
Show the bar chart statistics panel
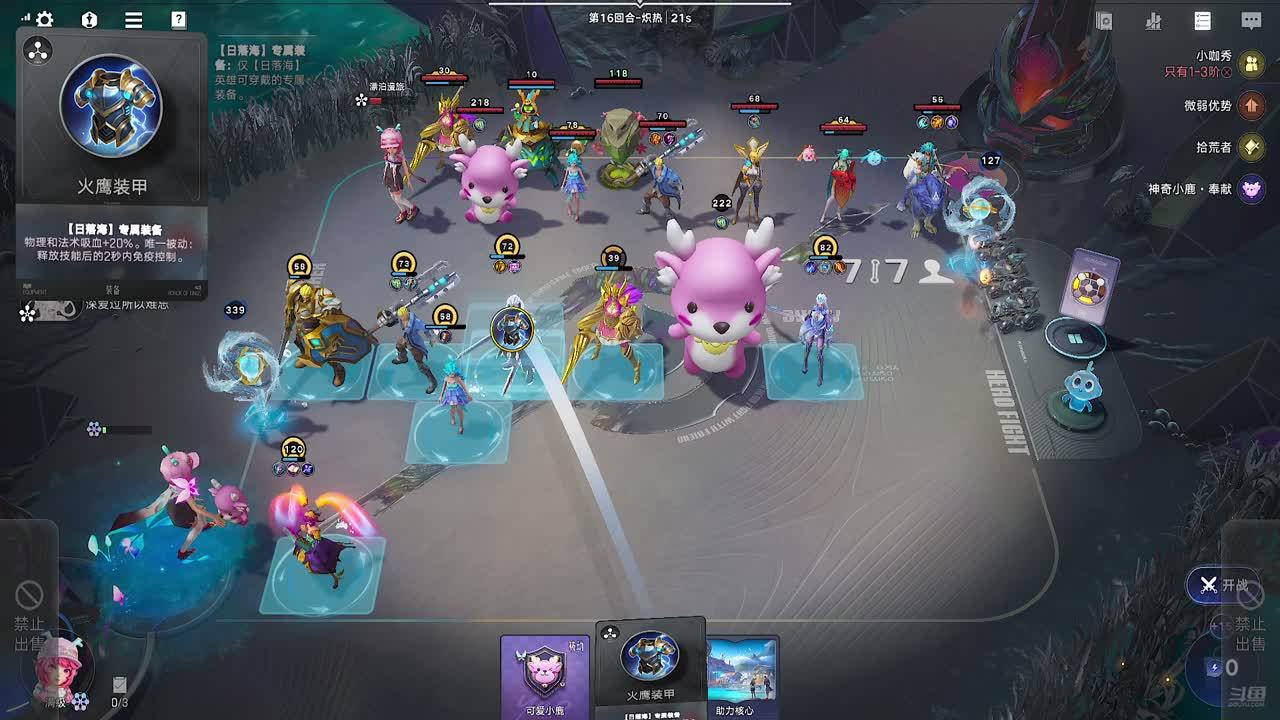1153,21
